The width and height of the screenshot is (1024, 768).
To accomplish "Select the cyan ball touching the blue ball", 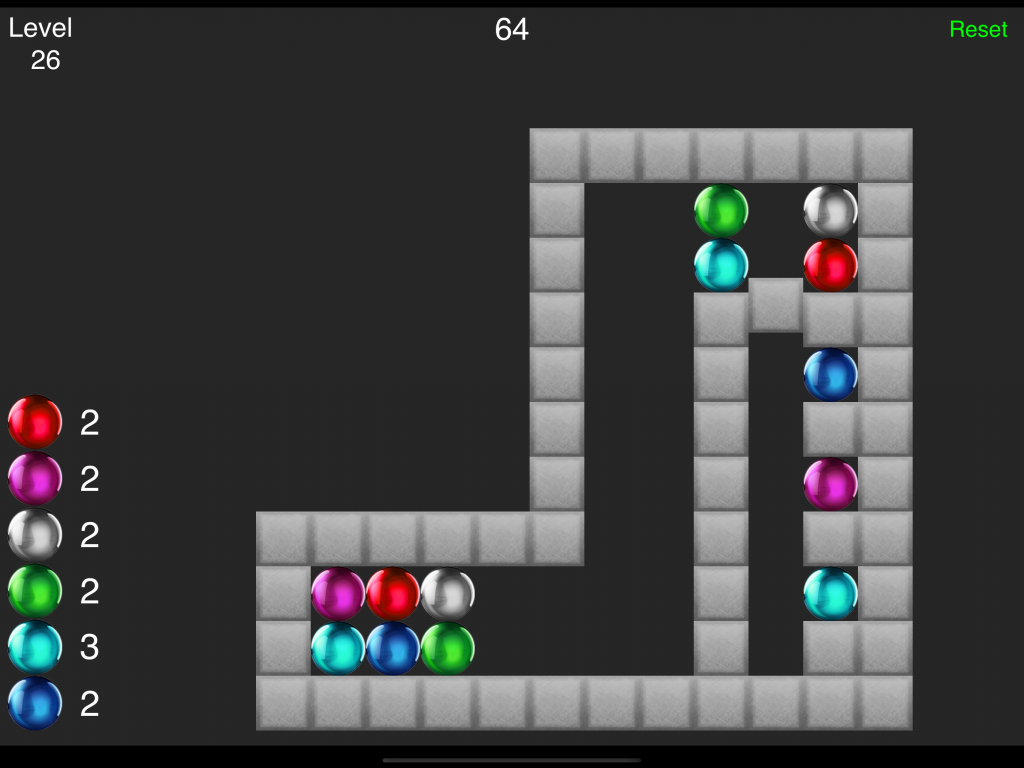I will point(338,648).
